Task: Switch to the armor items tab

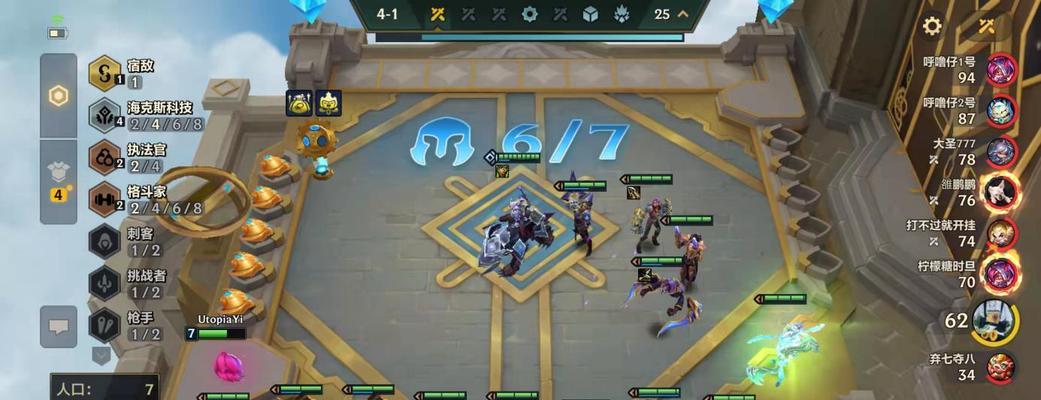Action: pyautogui.click(x=58, y=180)
